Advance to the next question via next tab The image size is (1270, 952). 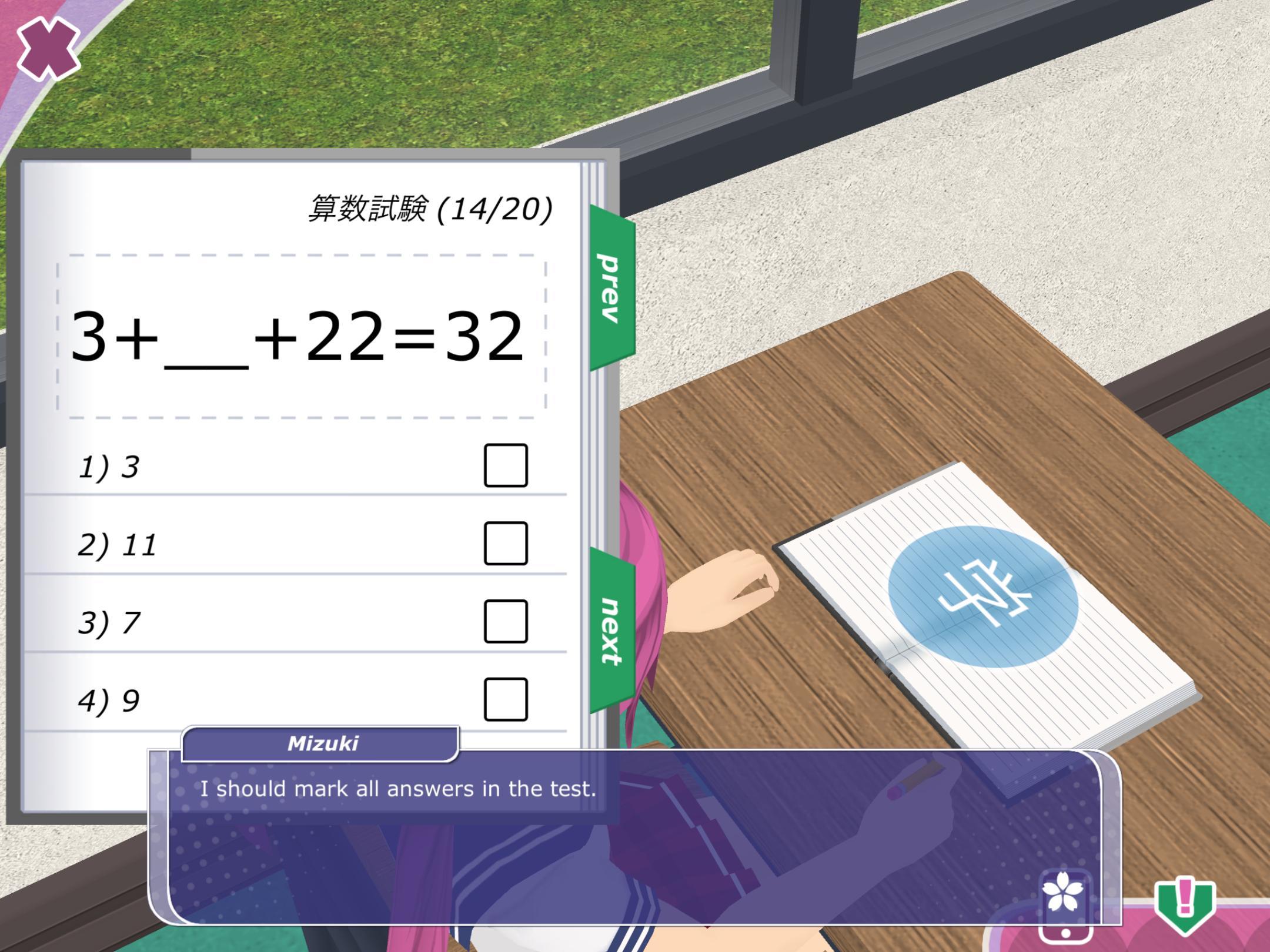click(611, 631)
